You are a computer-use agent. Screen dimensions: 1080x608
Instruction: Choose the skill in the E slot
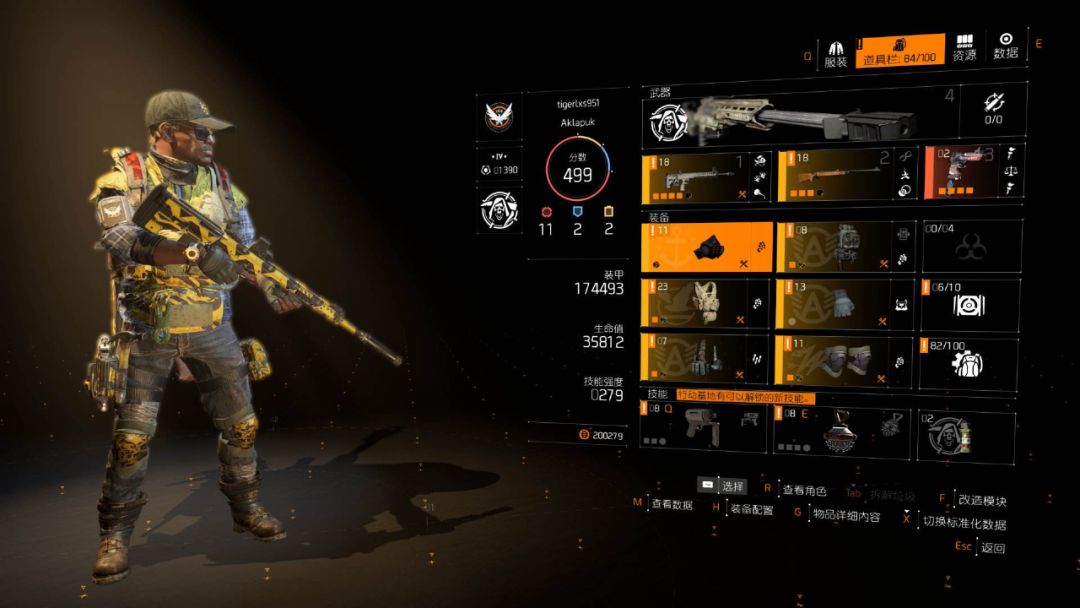tap(840, 430)
